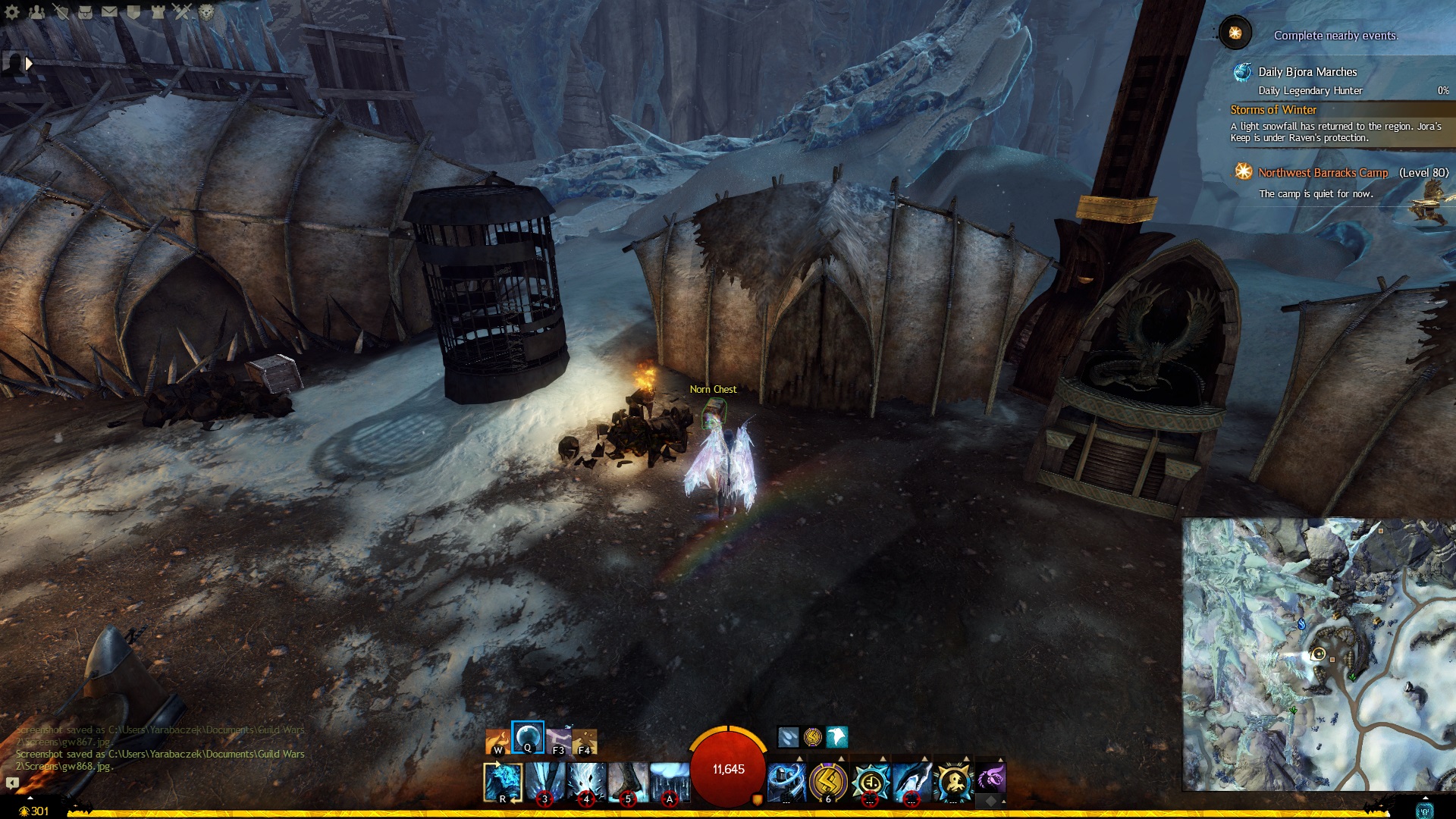Screen dimensions: 1456x819
Task: Open the inventory bag icon
Action: click(85, 11)
